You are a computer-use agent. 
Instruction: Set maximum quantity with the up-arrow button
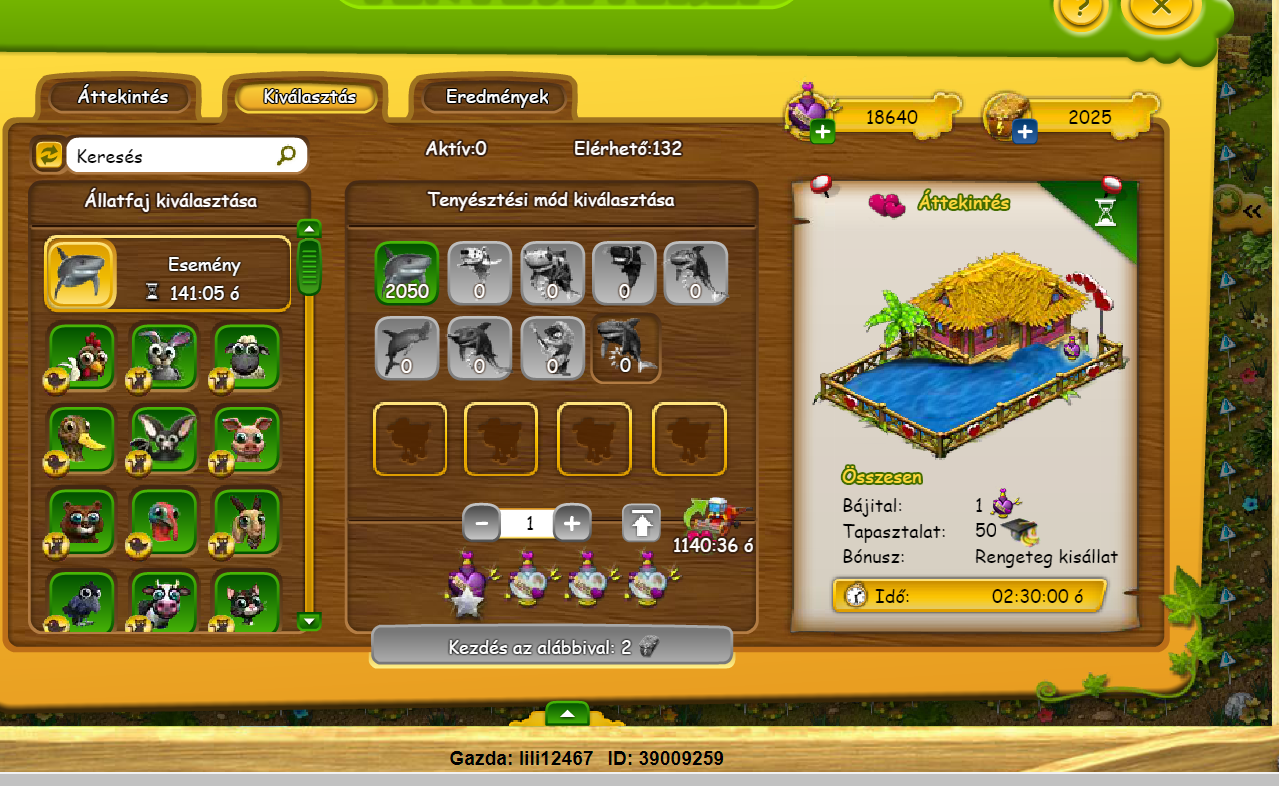[641, 523]
